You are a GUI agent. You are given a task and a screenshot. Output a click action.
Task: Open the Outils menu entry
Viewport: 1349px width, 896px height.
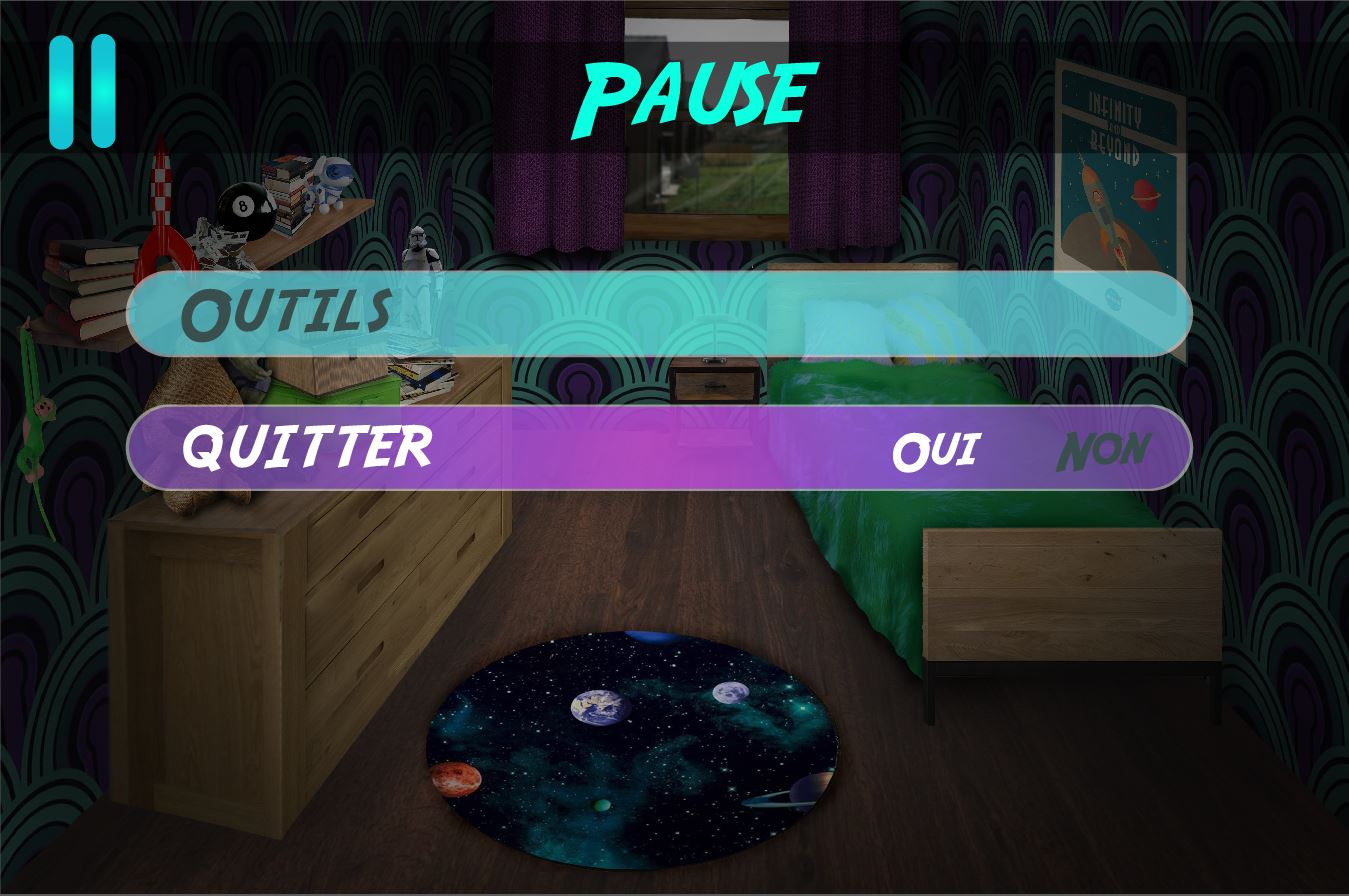coord(286,313)
